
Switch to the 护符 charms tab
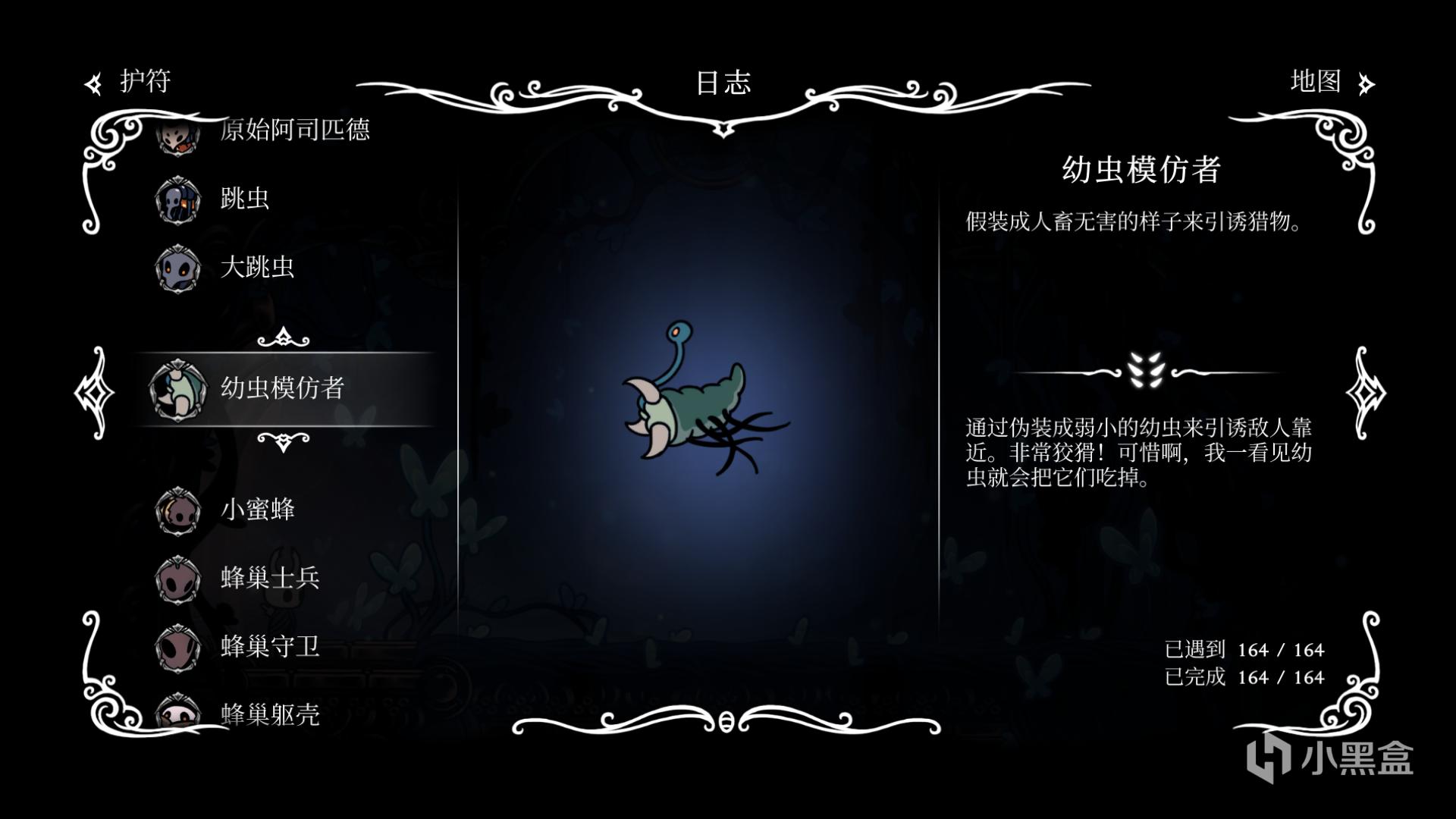(129, 82)
